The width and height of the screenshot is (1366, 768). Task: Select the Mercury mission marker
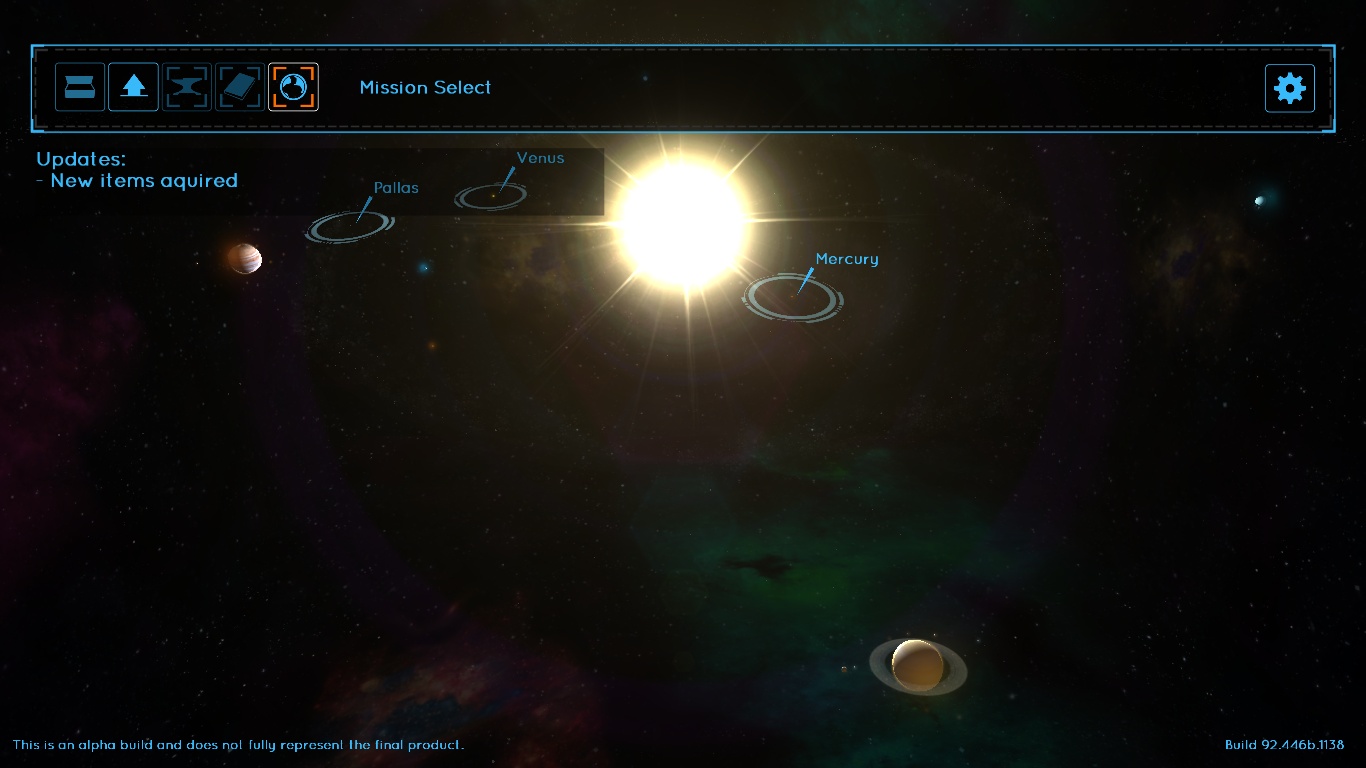click(792, 298)
